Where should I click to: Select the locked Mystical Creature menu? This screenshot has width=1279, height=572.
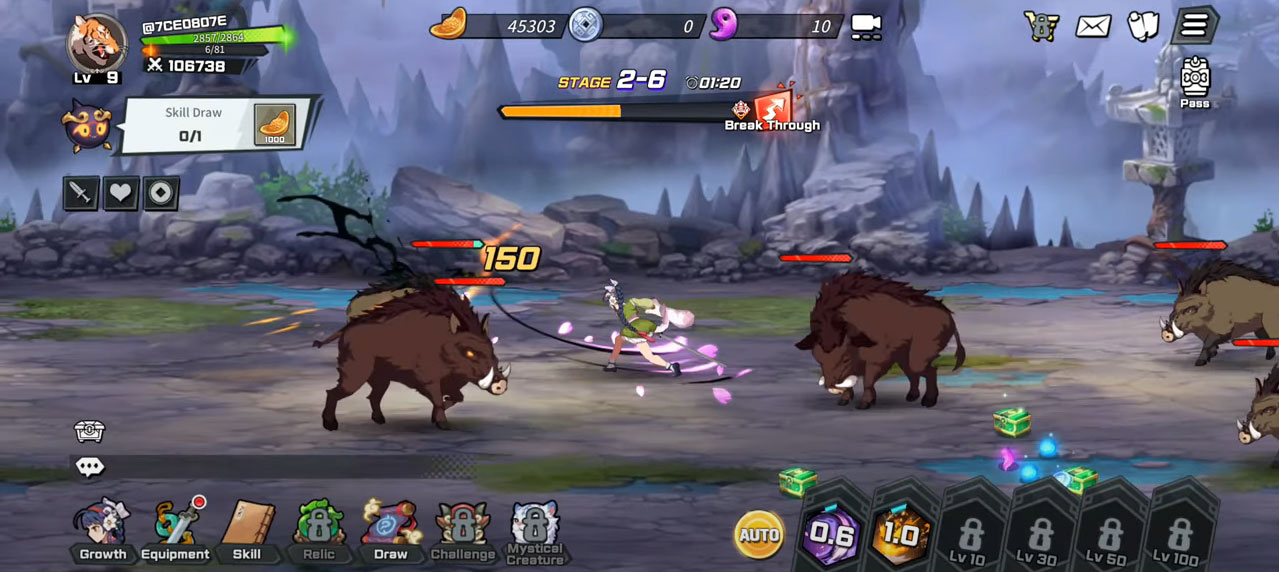point(535,532)
